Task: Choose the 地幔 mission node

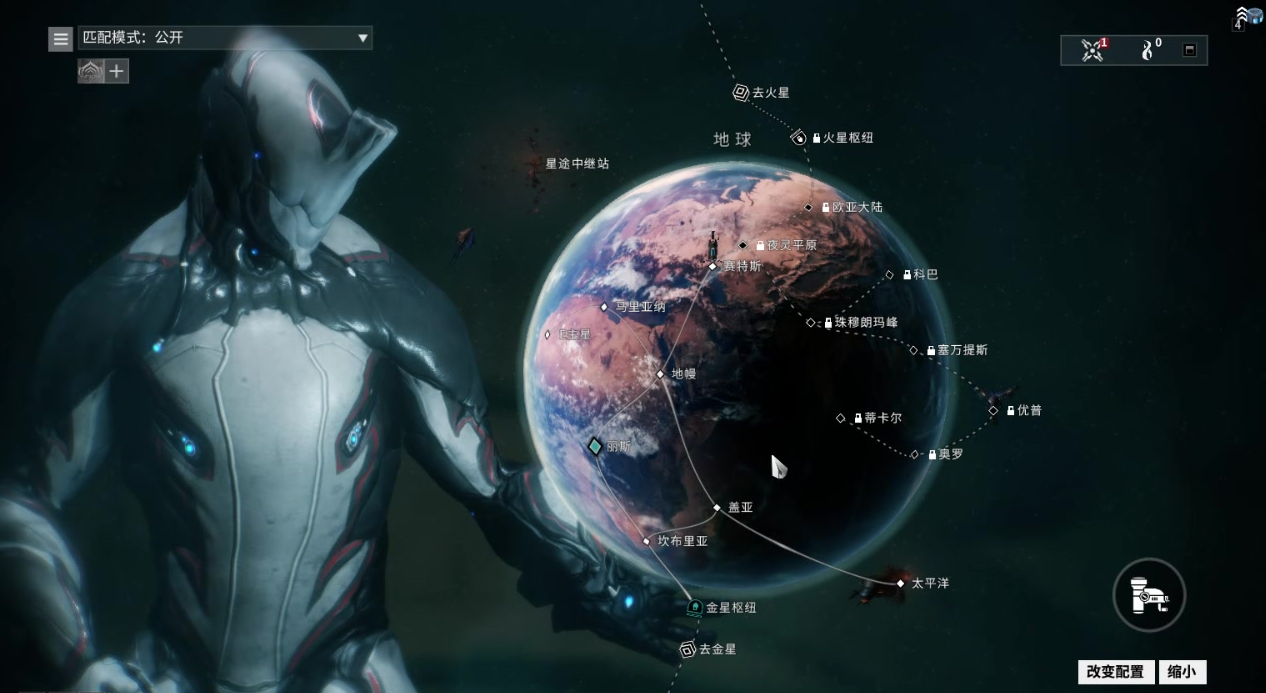Action: click(660, 374)
